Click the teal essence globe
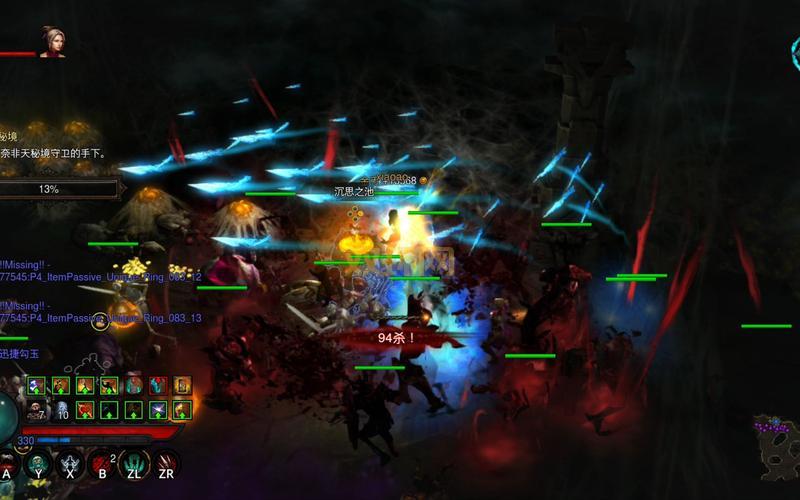Image resolution: width=800 pixels, height=500 pixels. click(8, 420)
